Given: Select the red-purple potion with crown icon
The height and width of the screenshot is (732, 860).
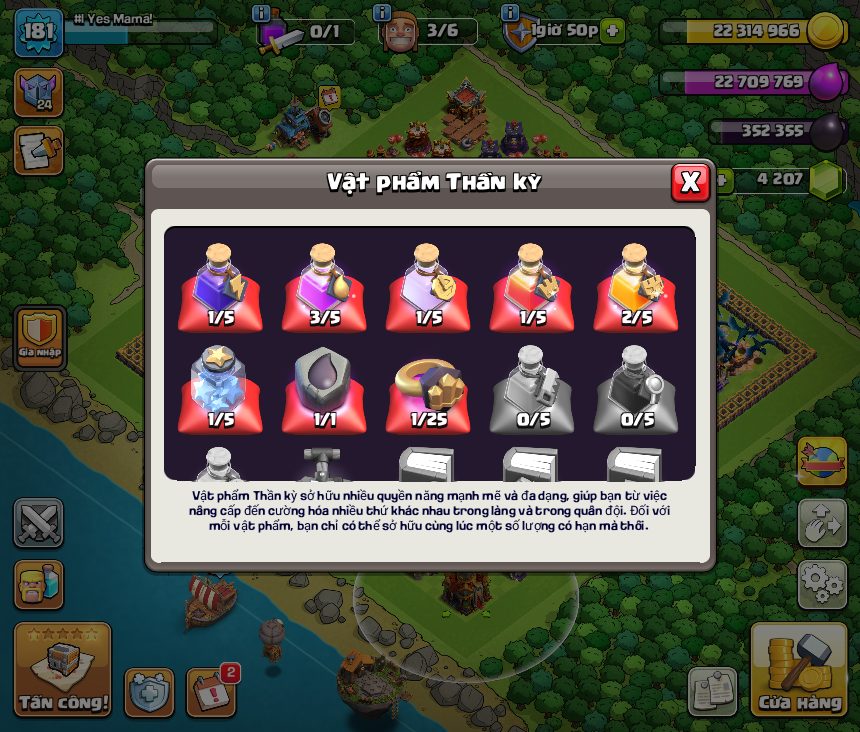Looking at the screenshot, I should (532, 288).
